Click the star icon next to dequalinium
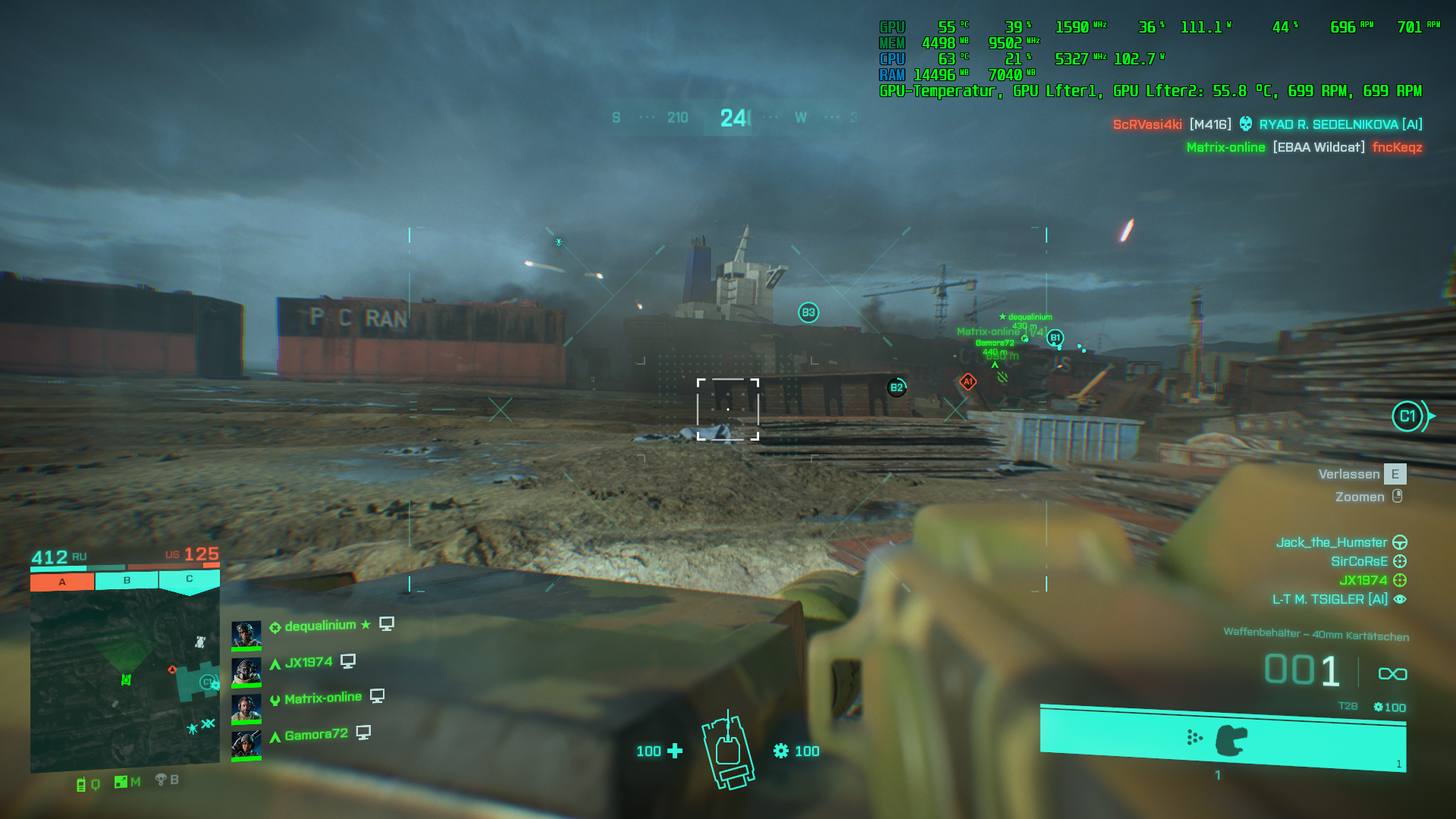Viewport: 1456px width, 819px height. point(365,624)
